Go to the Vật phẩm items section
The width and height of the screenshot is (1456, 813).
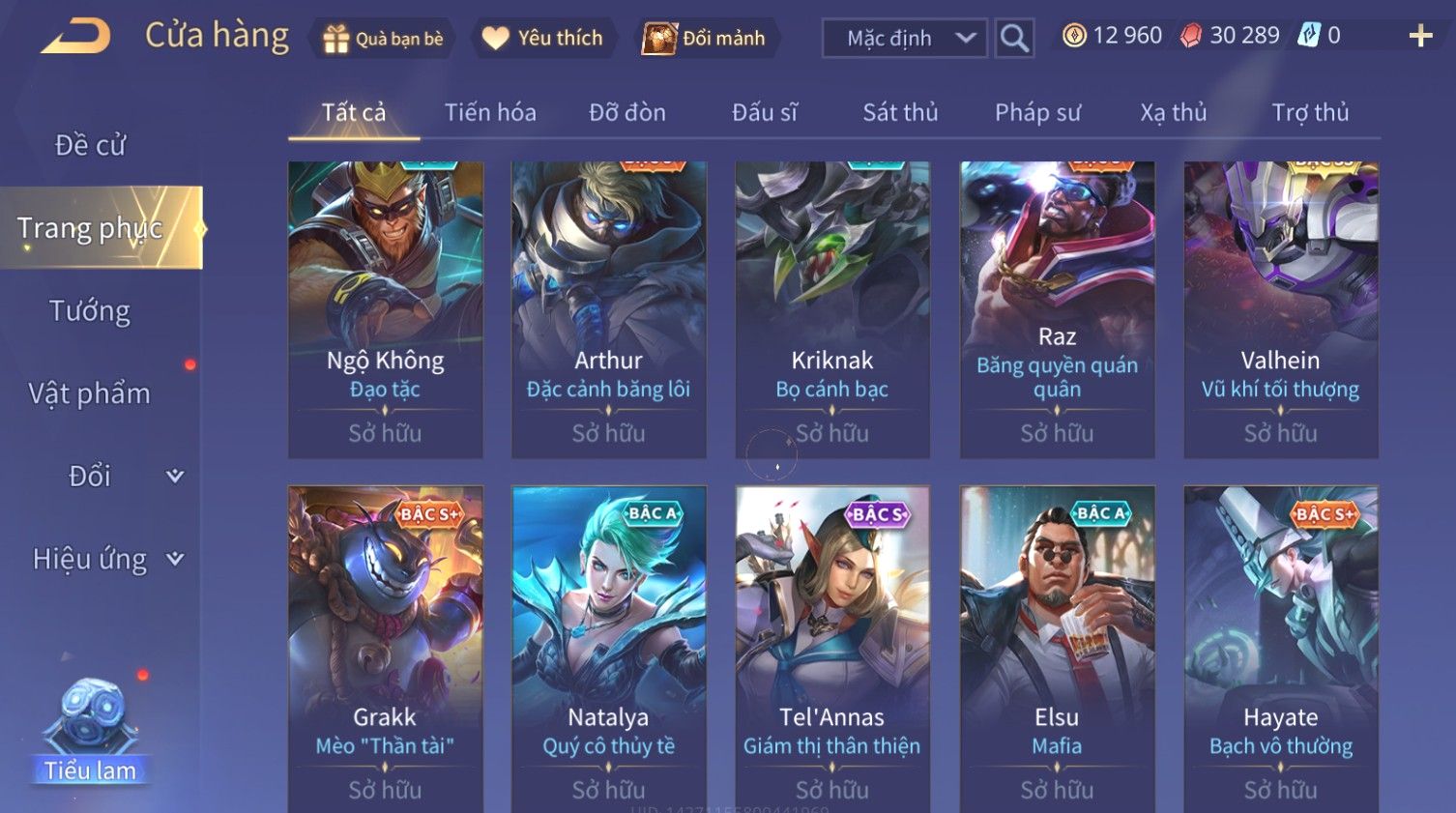90,393
